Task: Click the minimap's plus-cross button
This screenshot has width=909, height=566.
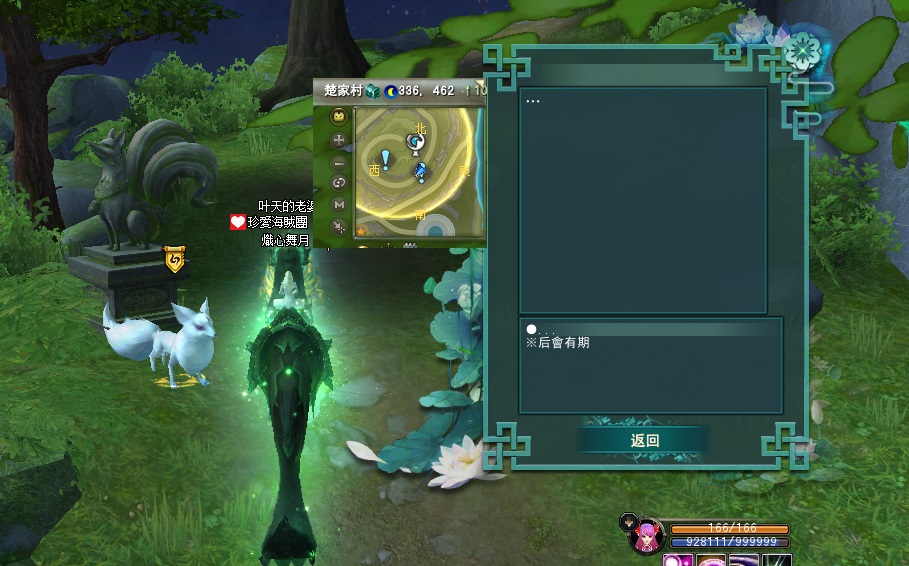Action: pyautogui.click(x=339, y=141)
